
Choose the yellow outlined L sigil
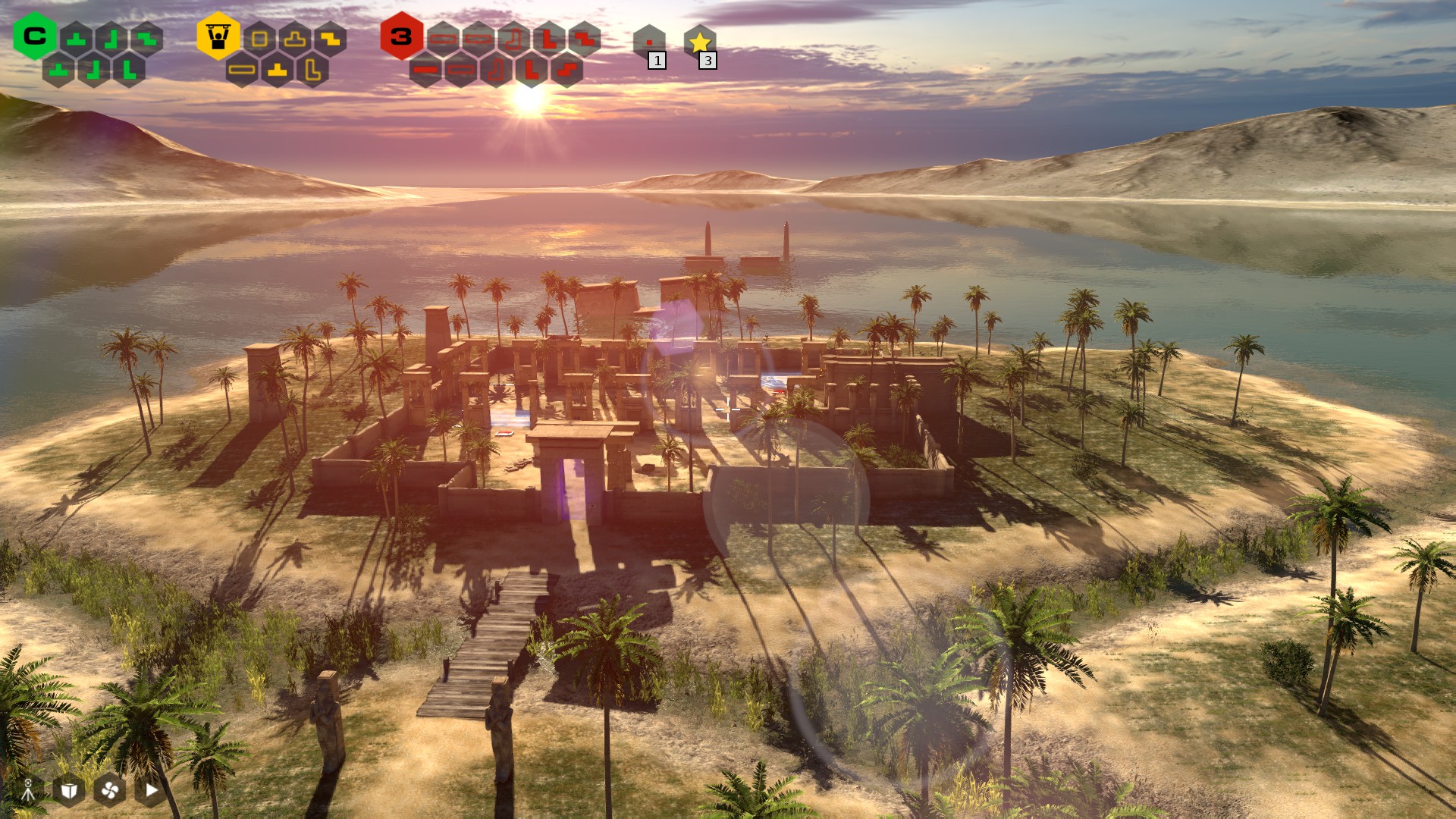(312, 70)
